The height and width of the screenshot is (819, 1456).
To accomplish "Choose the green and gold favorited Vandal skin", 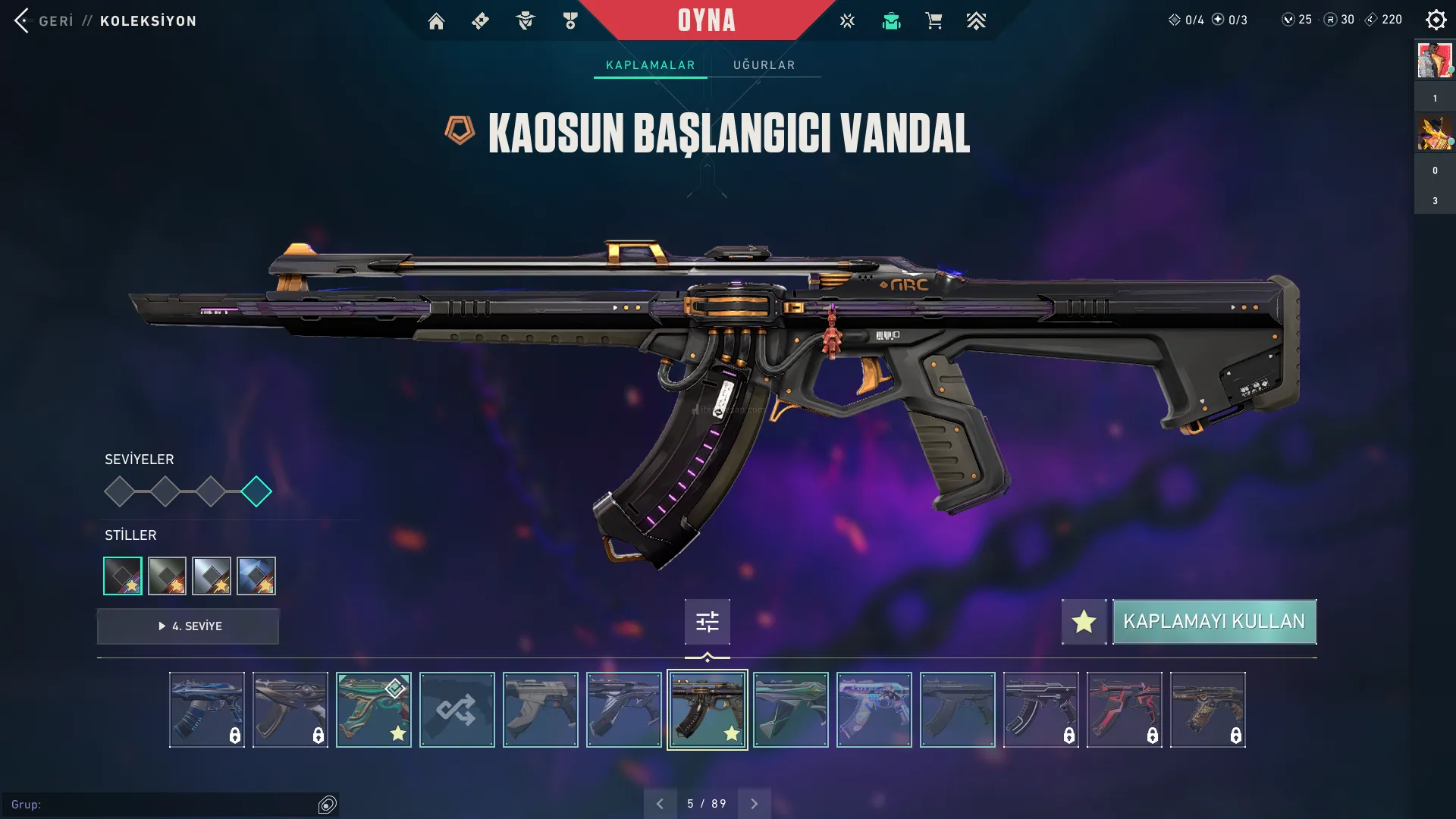I will (373, 710).
